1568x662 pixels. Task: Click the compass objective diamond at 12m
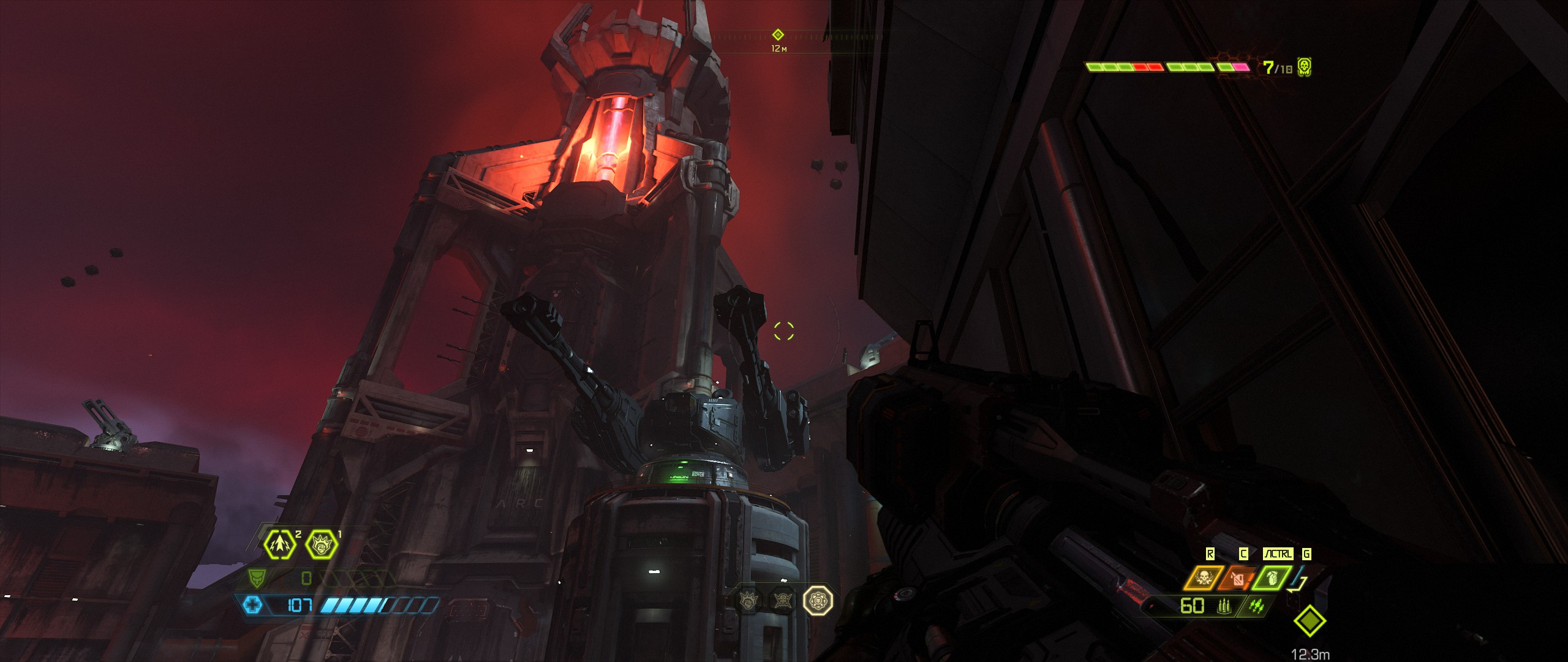click(778, 35)
